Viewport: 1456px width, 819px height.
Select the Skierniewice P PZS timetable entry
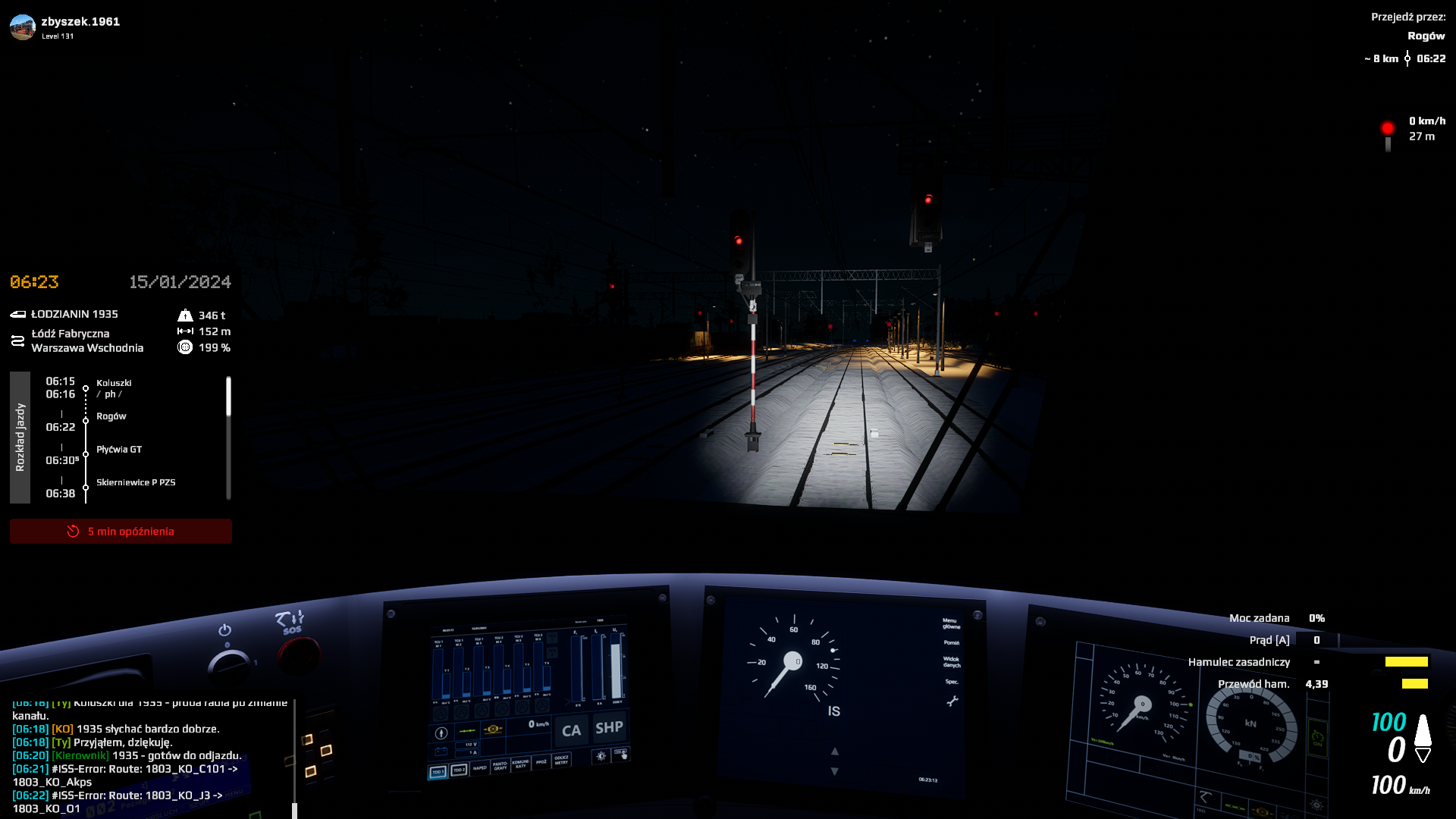[x=136, y=482]
